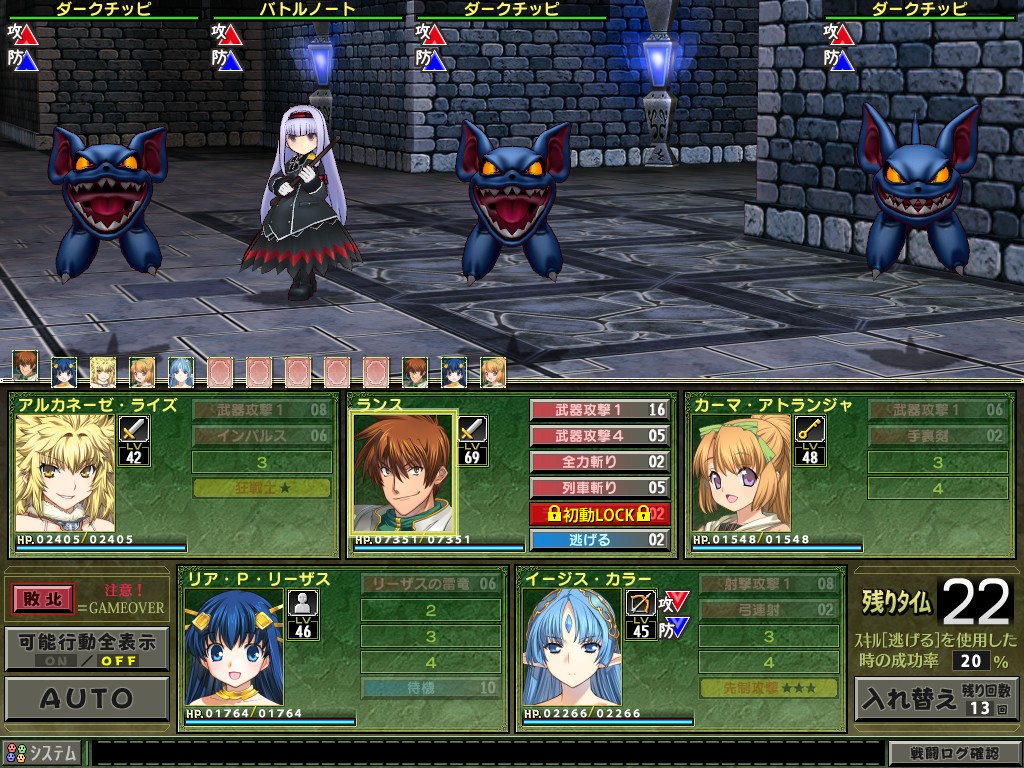This screenshot has height=768, width=1024.
Task: Toggle 可能行動全表示 display option
Action: (86, 648)
